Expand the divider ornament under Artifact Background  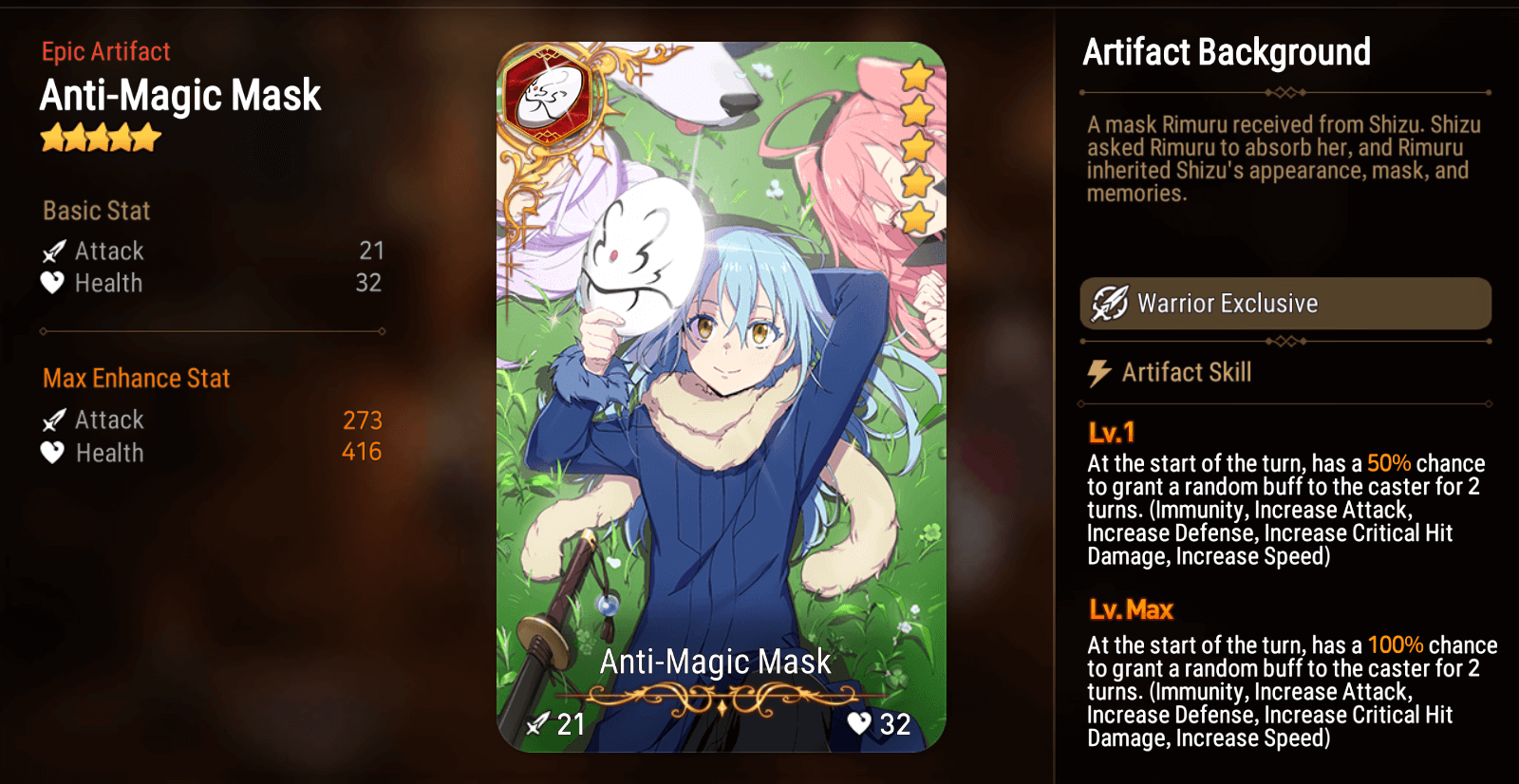click(1285, 91)
